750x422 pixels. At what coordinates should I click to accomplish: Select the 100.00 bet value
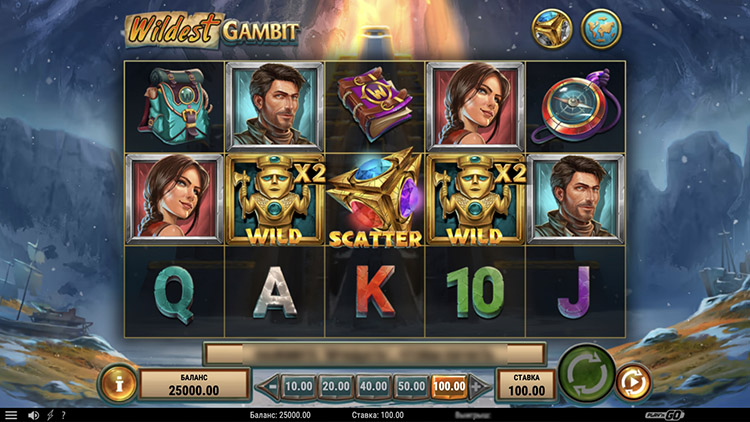click(x=448, y=385)
